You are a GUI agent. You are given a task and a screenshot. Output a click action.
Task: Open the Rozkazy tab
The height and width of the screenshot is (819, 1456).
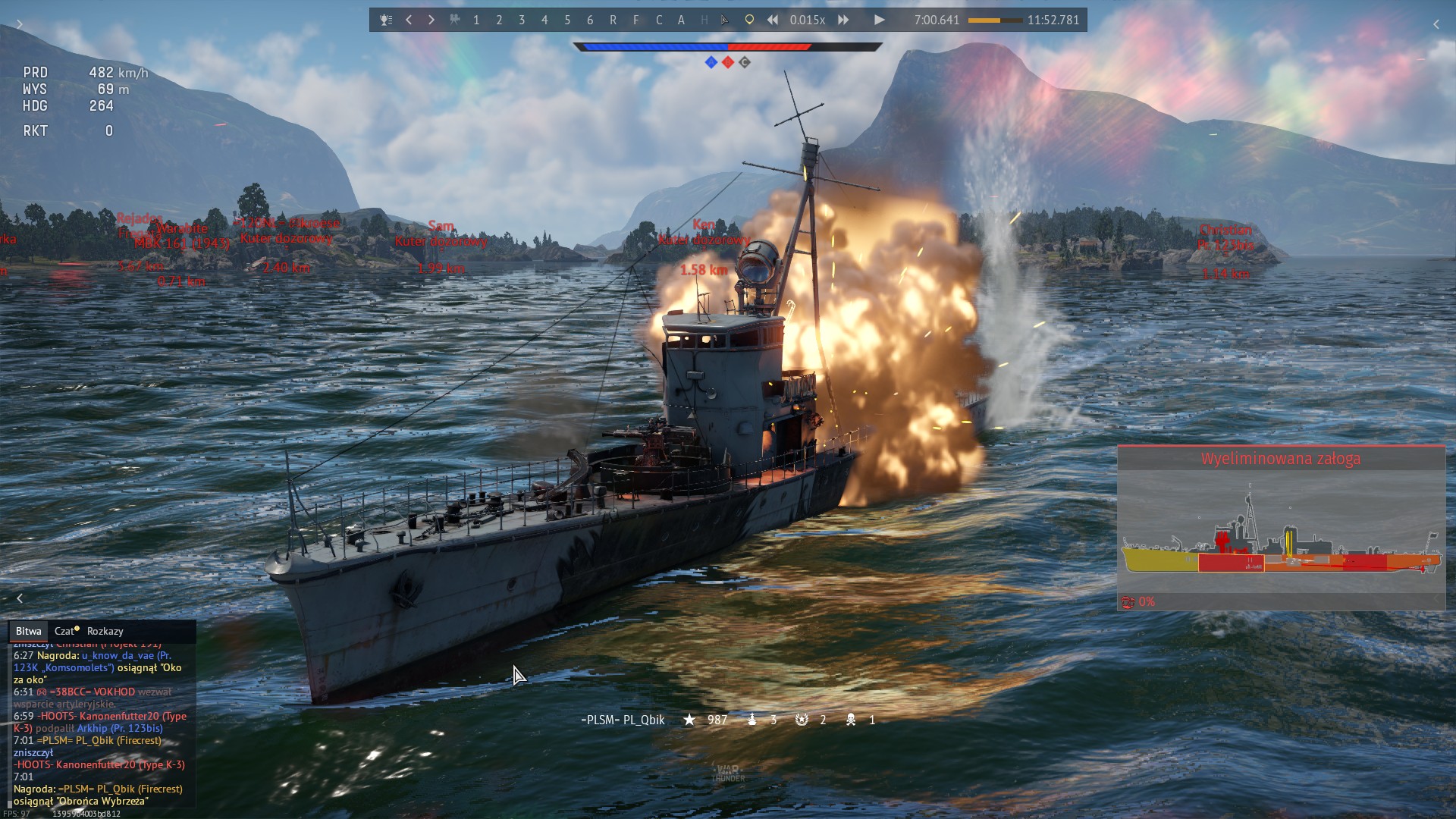tap(105, 631)
